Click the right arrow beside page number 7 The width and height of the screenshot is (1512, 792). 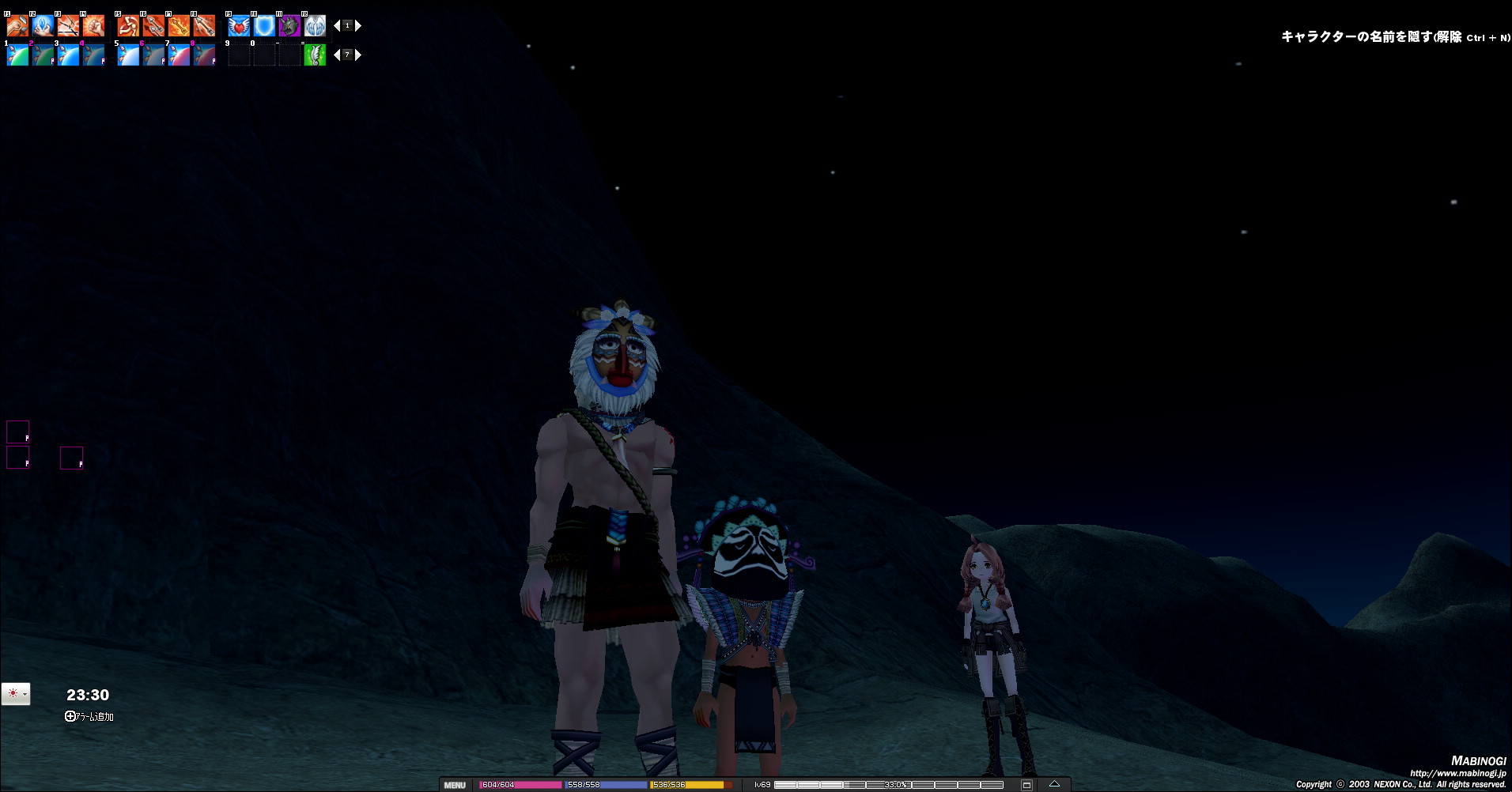pos(358,55)
